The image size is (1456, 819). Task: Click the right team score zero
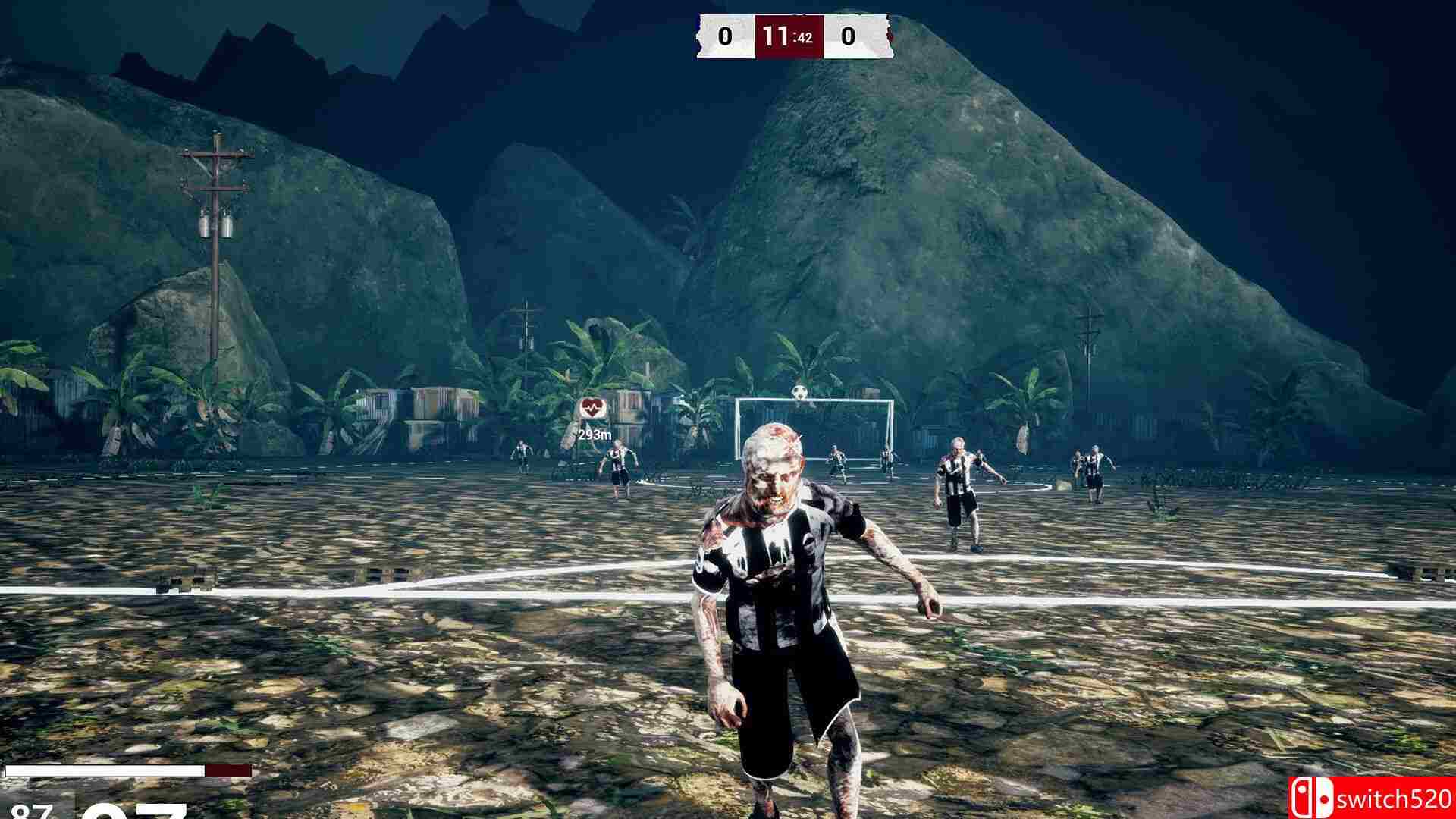pos(849,36)
